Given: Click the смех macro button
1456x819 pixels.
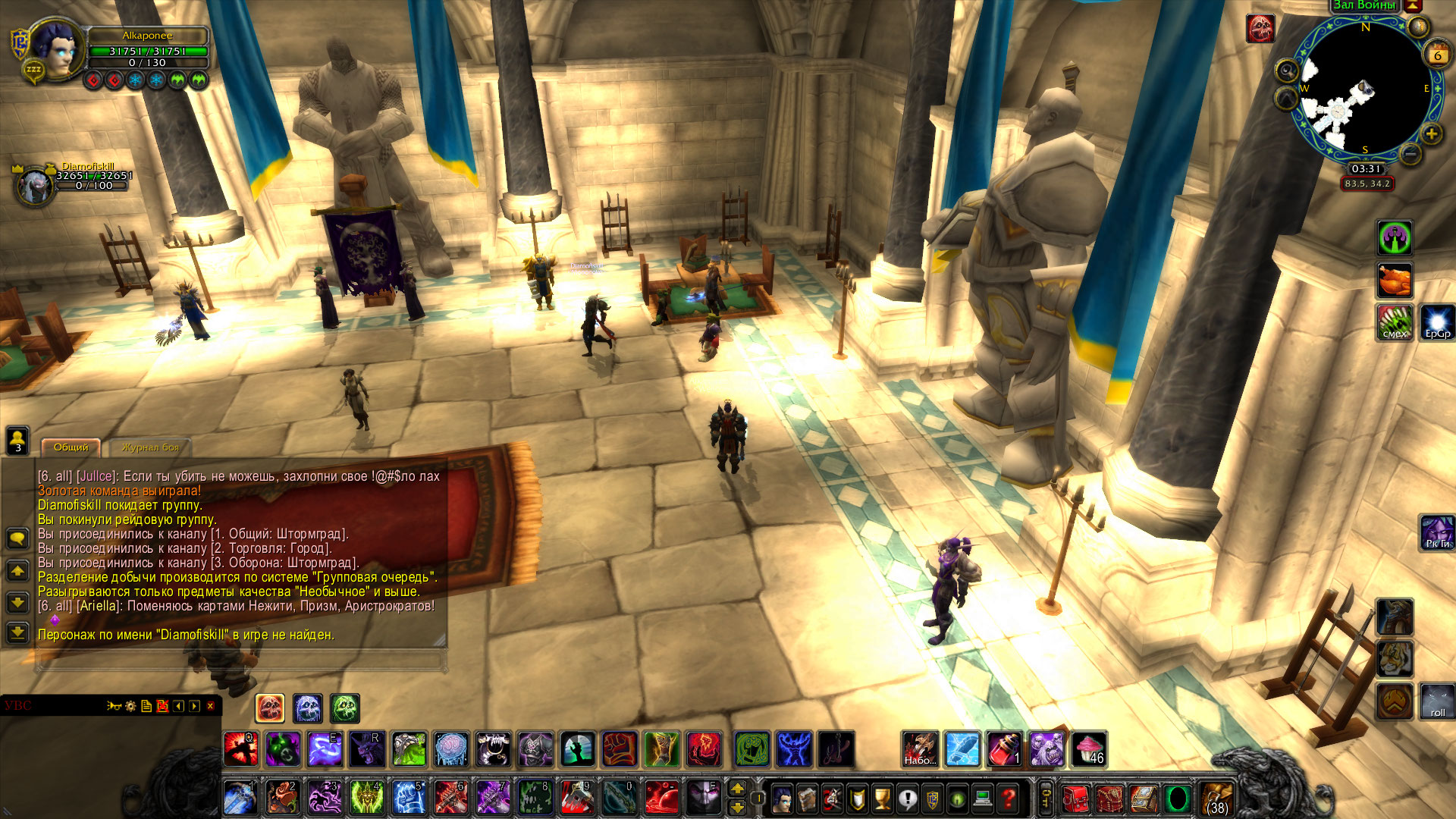Looking at the screenshot, I should point(1395,322).
